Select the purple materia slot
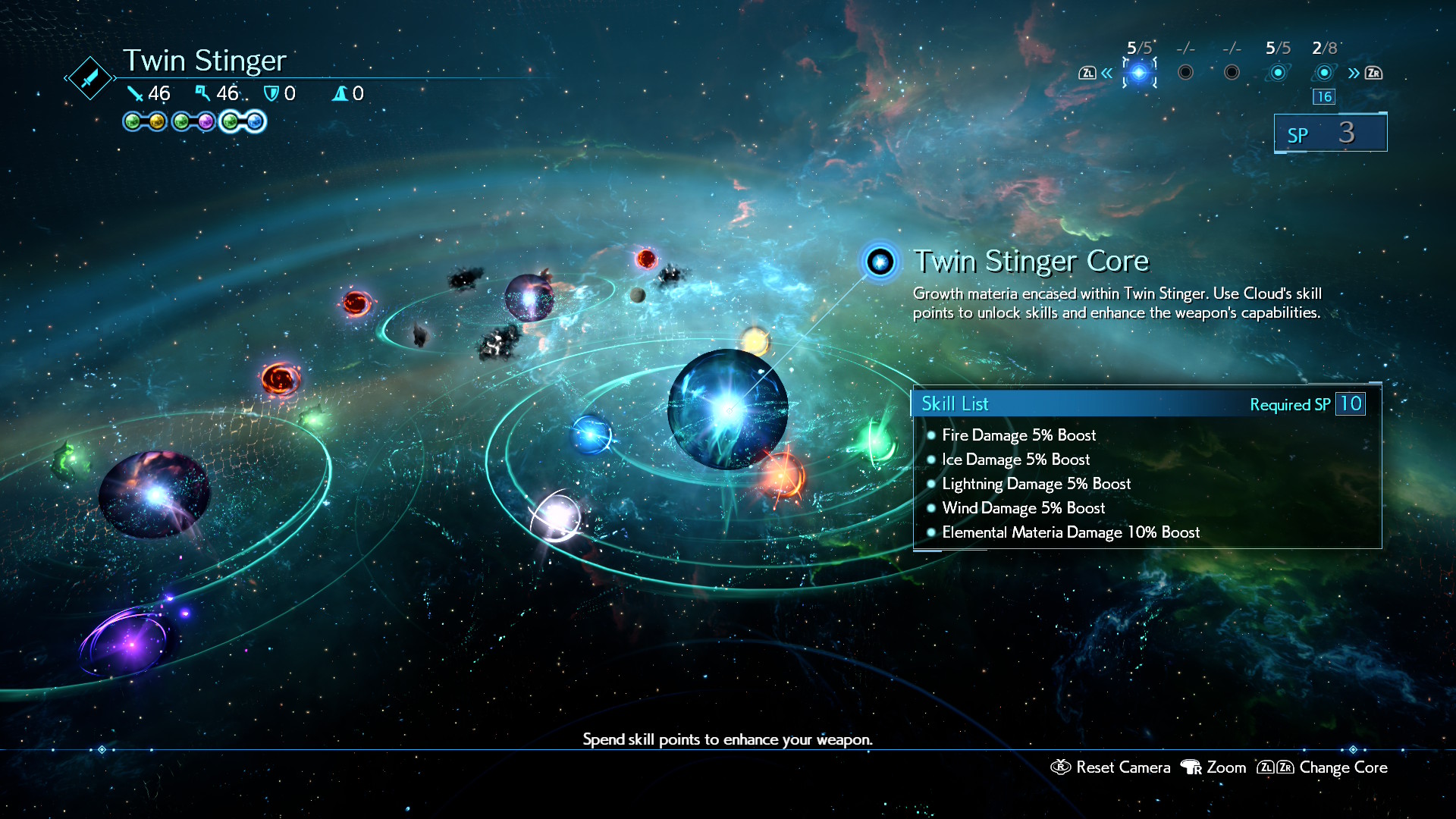The height and width of the screenshot is (819, 1456). point(206,121)
